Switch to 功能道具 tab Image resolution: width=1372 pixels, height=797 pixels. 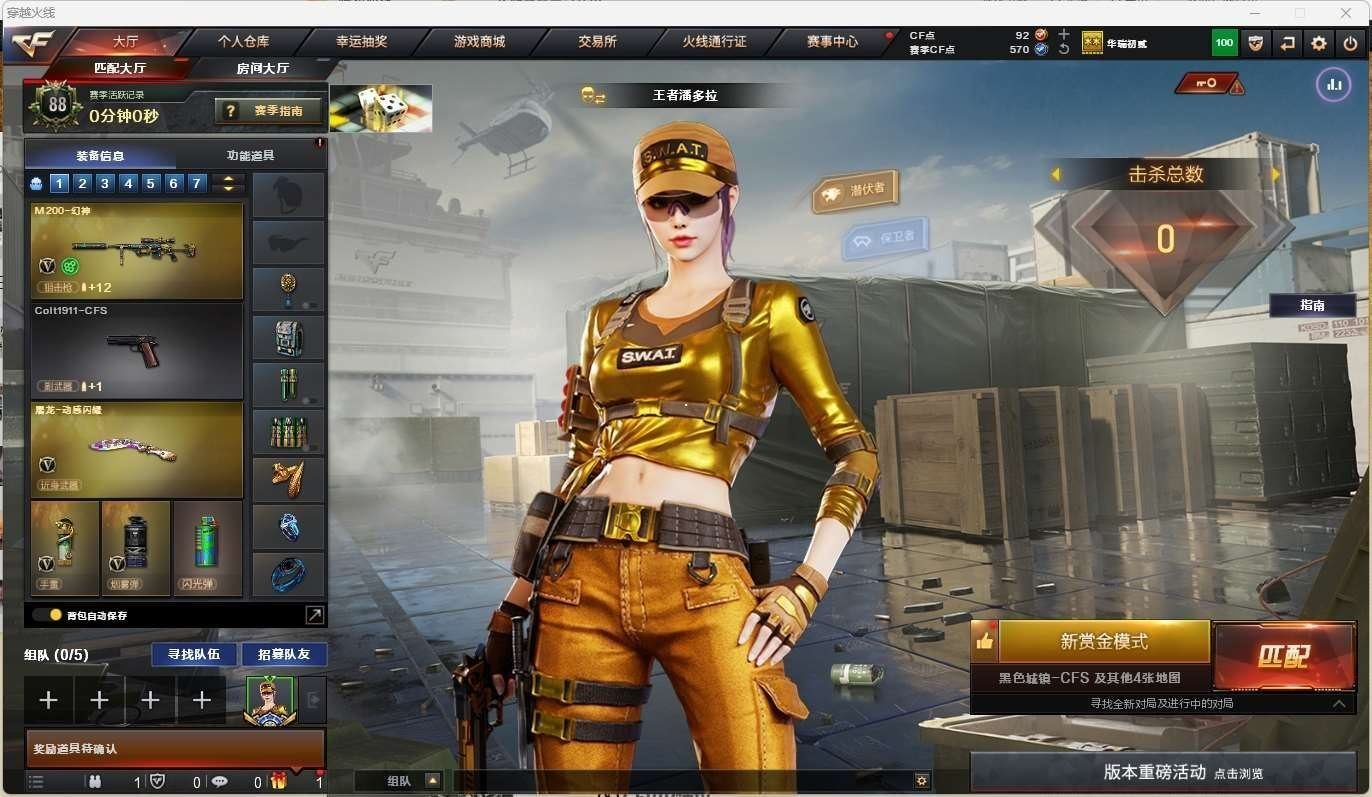250,155
